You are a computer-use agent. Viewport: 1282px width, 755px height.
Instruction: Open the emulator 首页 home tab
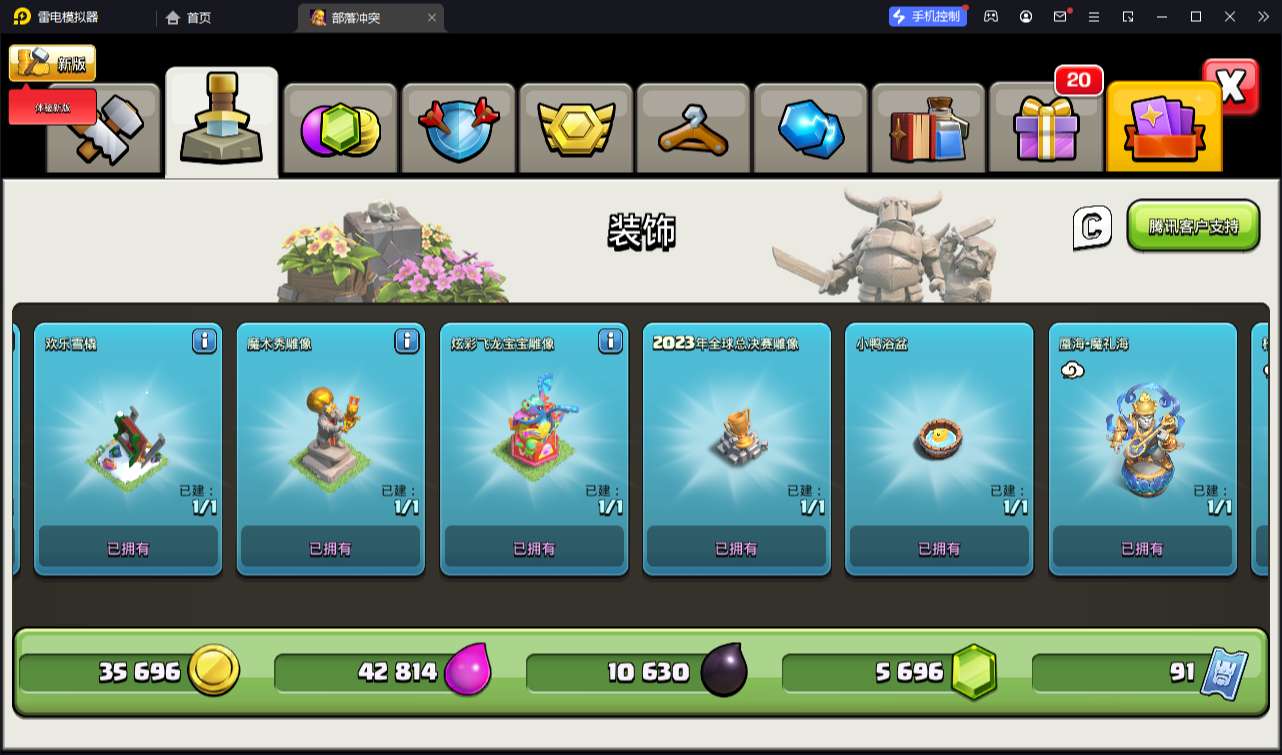tap(189, 17)
